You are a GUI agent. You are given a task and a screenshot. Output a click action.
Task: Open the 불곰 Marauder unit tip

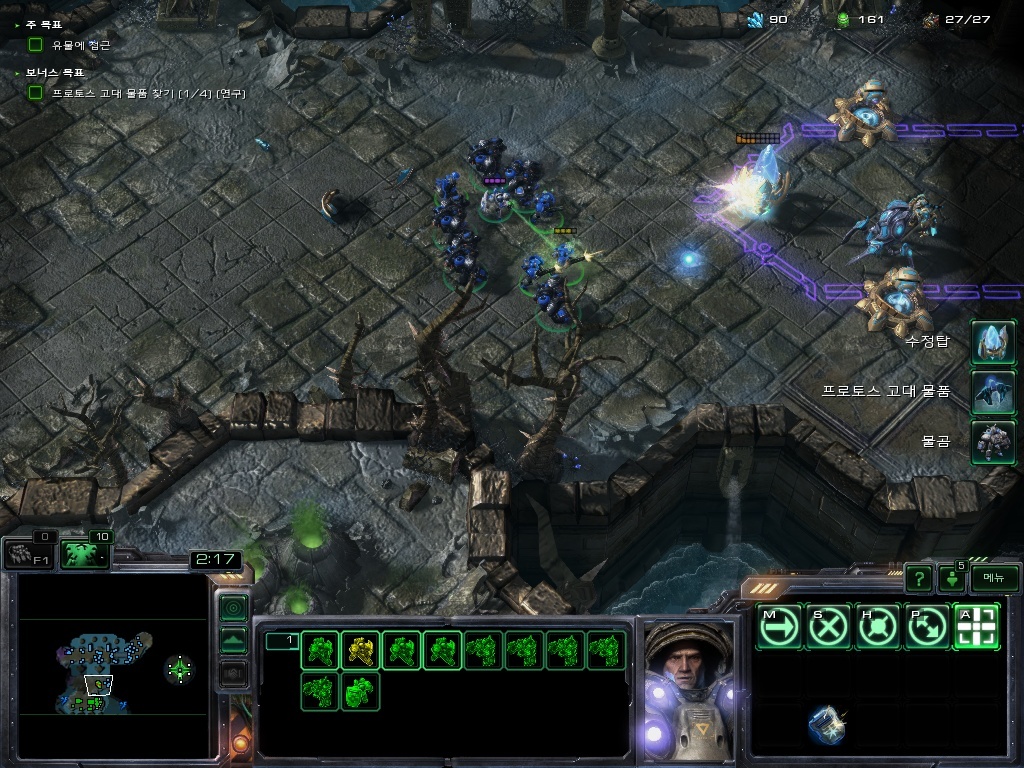(x=993, y=441)
